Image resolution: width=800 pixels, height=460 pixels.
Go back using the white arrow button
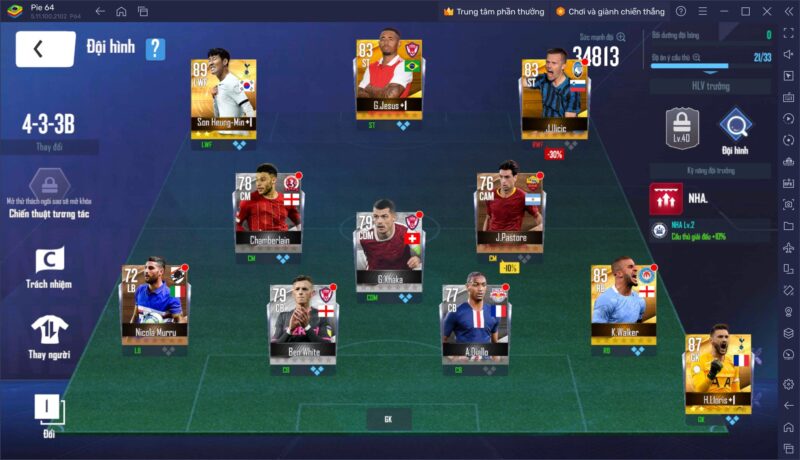coord(45,49)
